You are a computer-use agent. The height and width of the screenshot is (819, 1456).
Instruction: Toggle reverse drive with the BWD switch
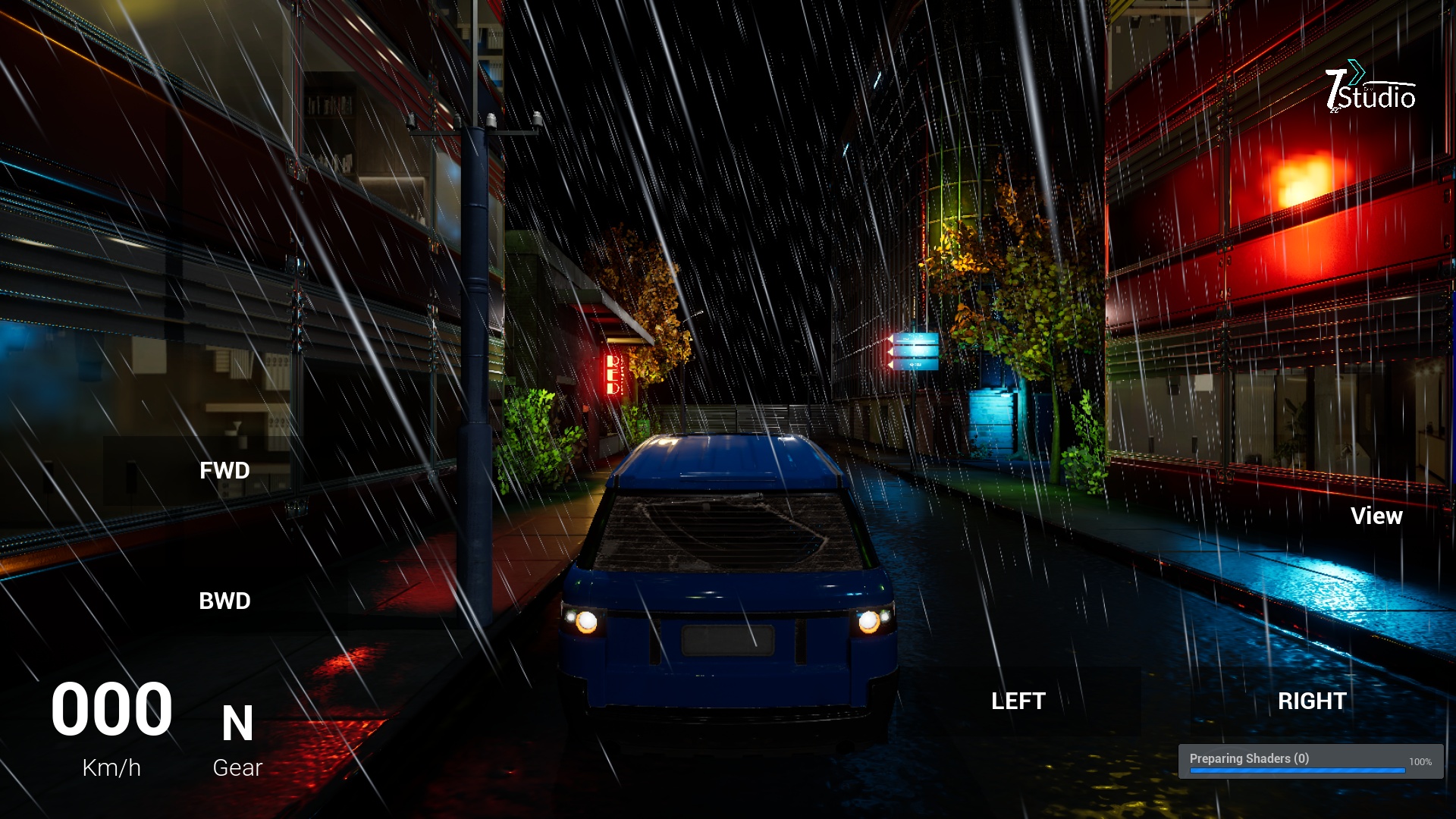[x=224, y=601]
